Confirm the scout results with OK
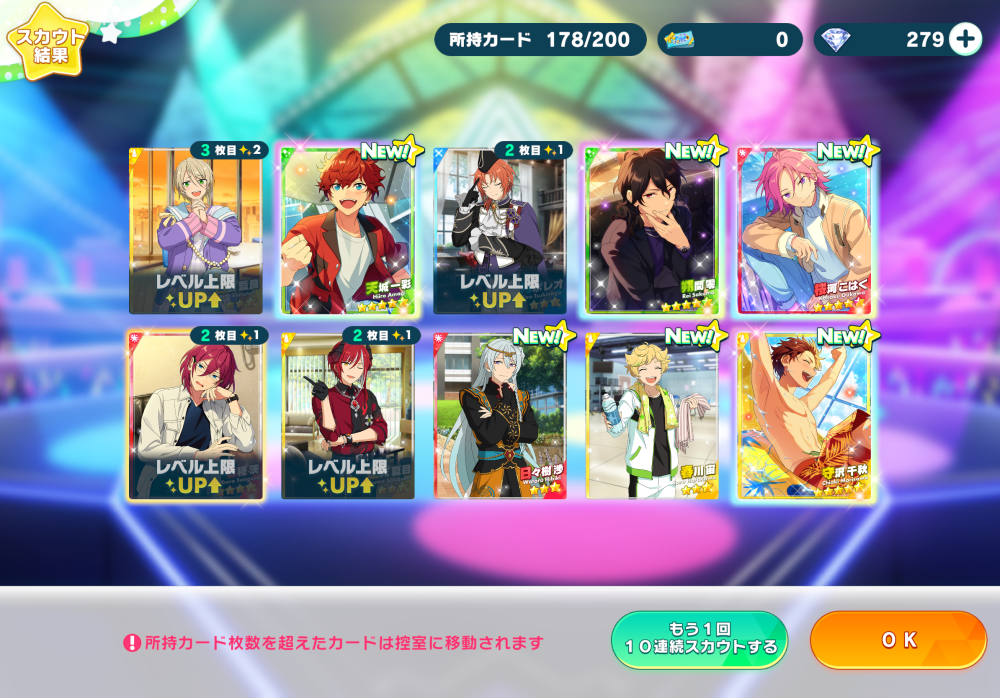Viewport: 1000px width, 698px height. (x=897, y=640)
